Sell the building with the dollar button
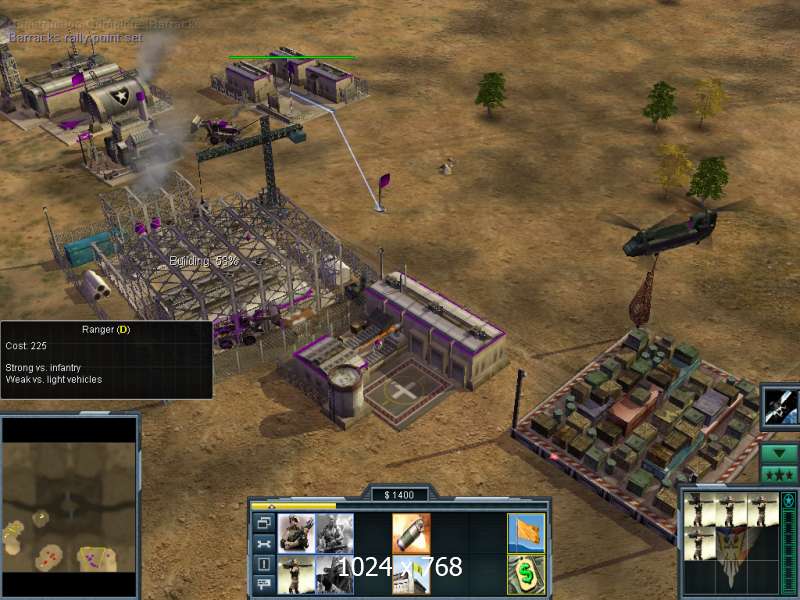The height and width of the screenshot is (600, 800). [x=526, y=574]
